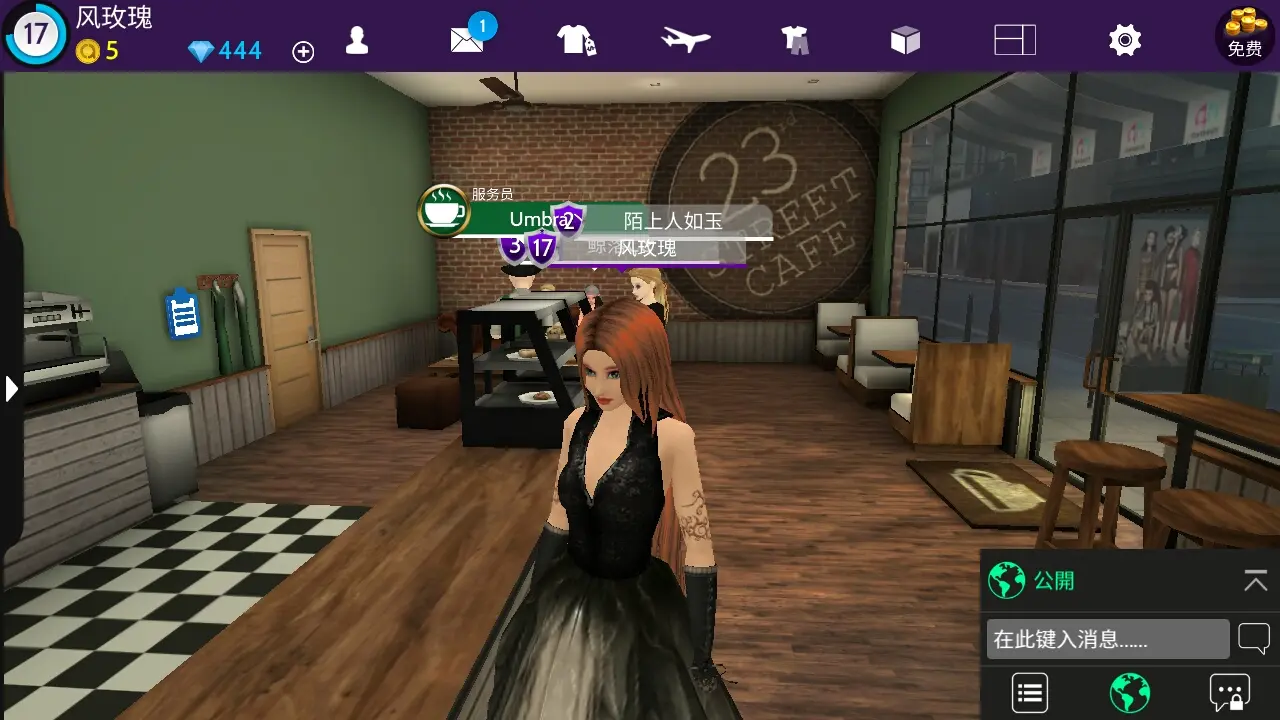The width and height of the screenshot is (1280, 720).
Task: Open the cube inventory icon
Action: coord(905,40)
